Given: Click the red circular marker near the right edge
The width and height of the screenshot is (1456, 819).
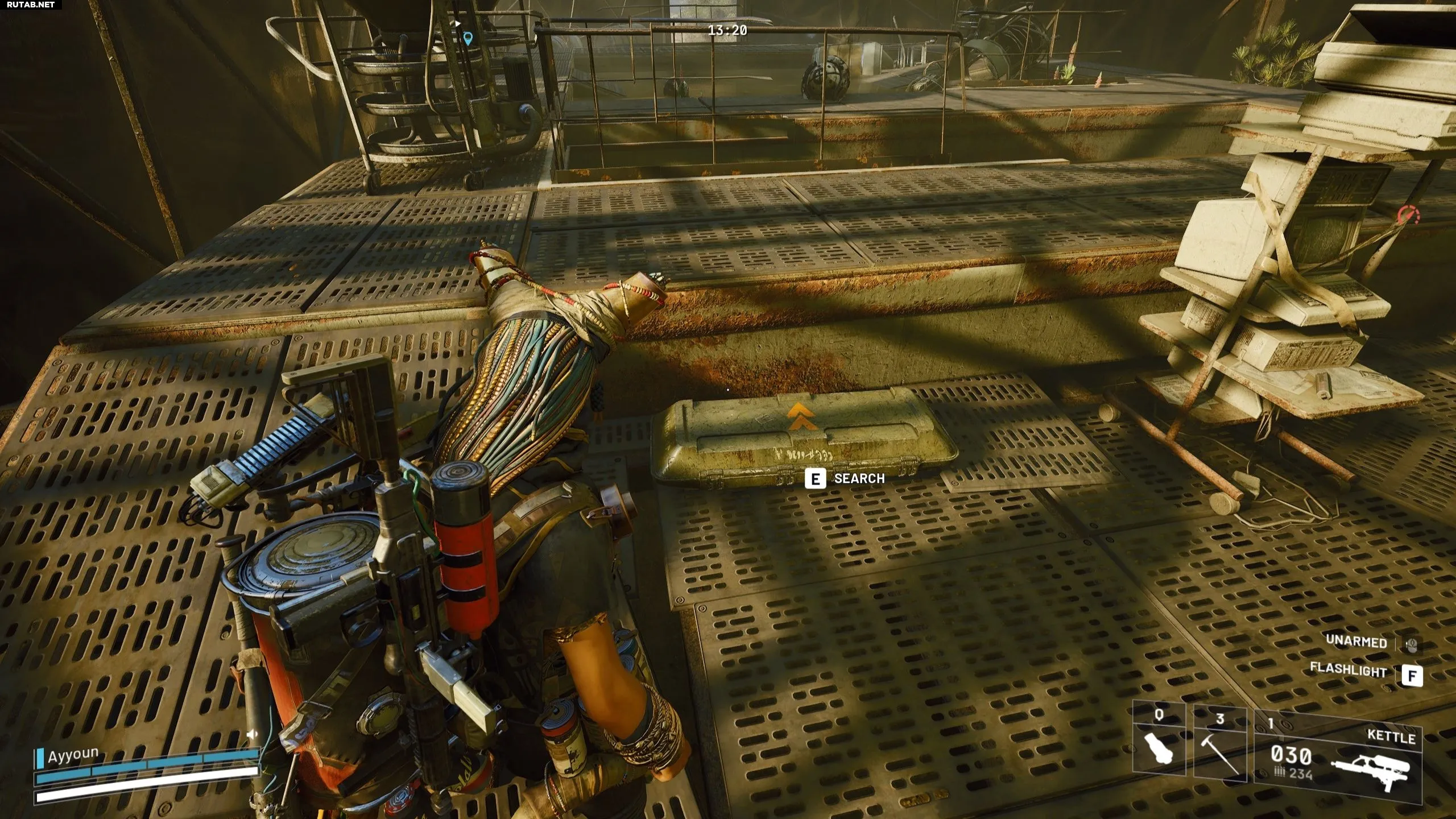Looking at the screenshot, I should [1409, 216].
